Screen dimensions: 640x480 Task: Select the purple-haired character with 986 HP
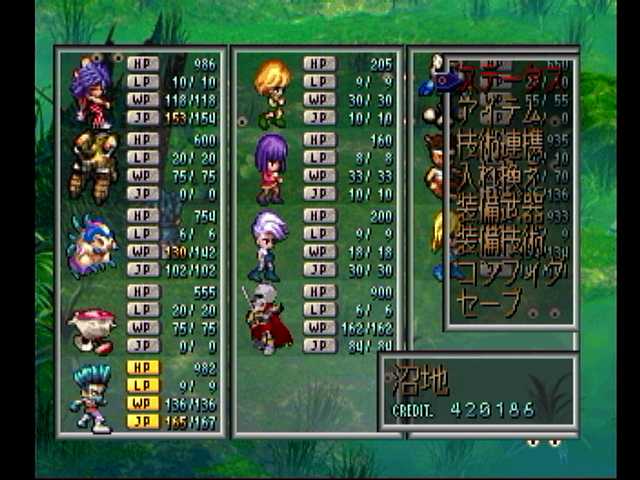[x=92, y=91]
